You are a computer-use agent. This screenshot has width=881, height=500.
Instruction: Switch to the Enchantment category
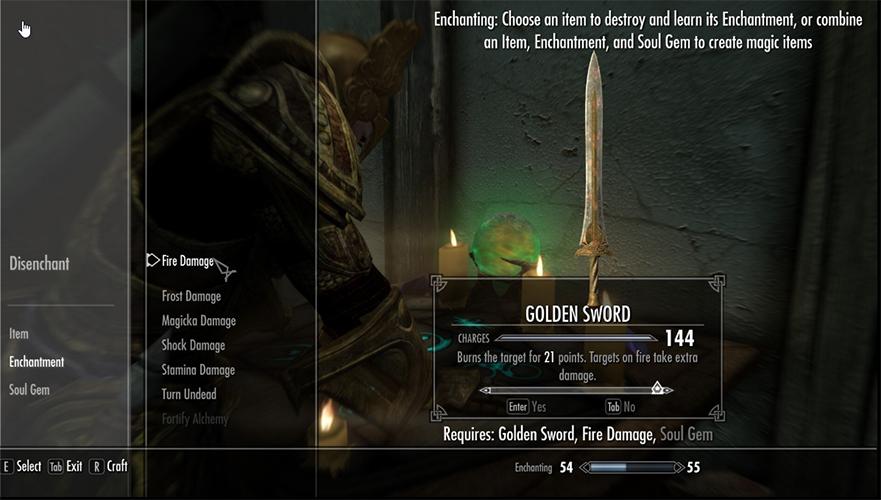(36, 362)
